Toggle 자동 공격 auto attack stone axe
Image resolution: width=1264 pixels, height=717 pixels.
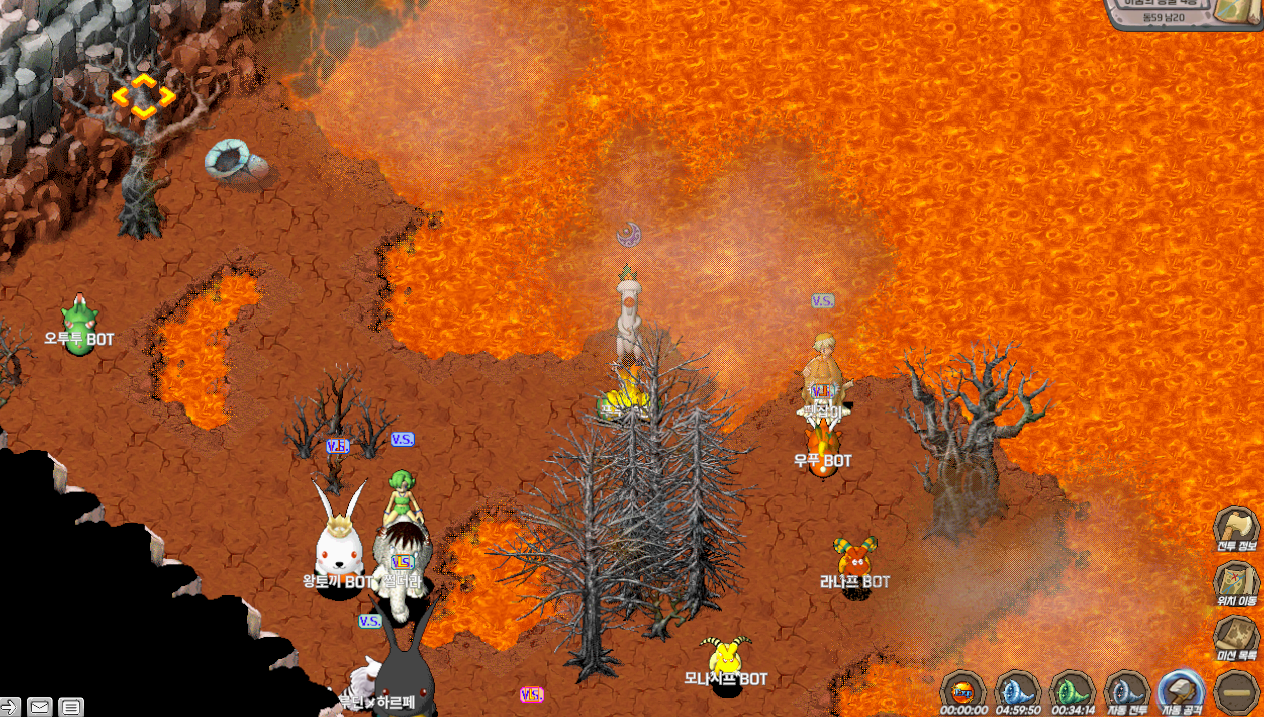[x=1181, y=691]
